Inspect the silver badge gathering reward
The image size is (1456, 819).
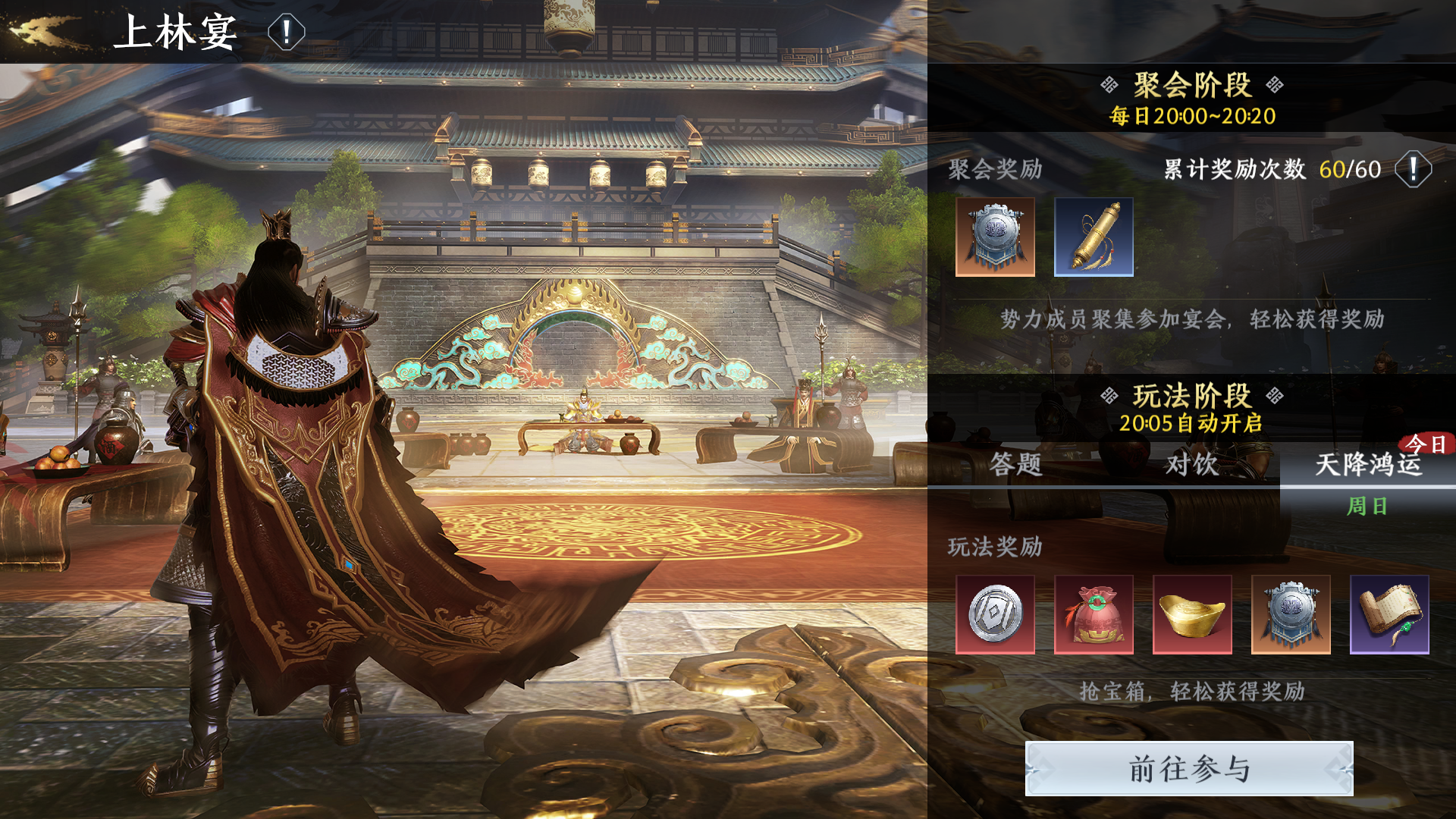(x=995, y=237)
